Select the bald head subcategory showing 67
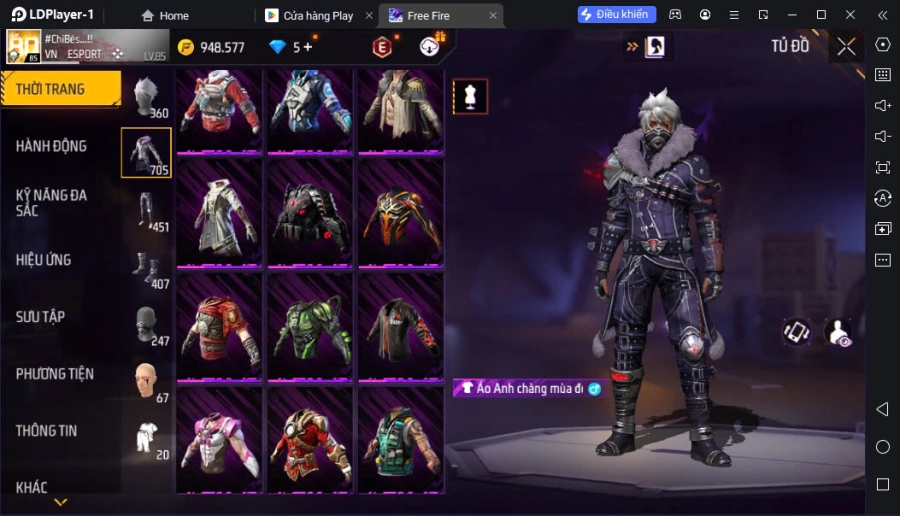 click(147, 381)
